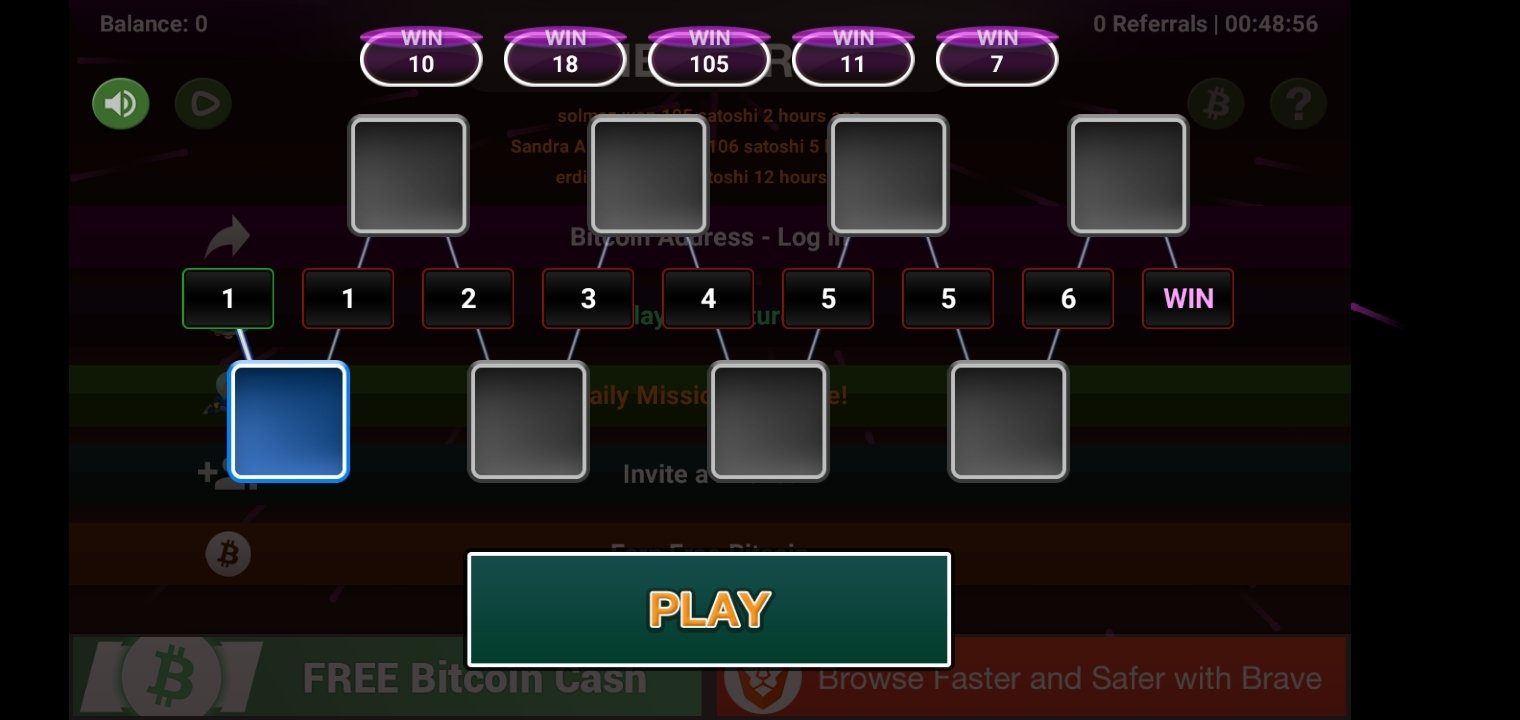Image resolution: width=1520 pixels, height=720 pixels.
Task: Toggle the green sound speaker icon
Action: point(121,103)
